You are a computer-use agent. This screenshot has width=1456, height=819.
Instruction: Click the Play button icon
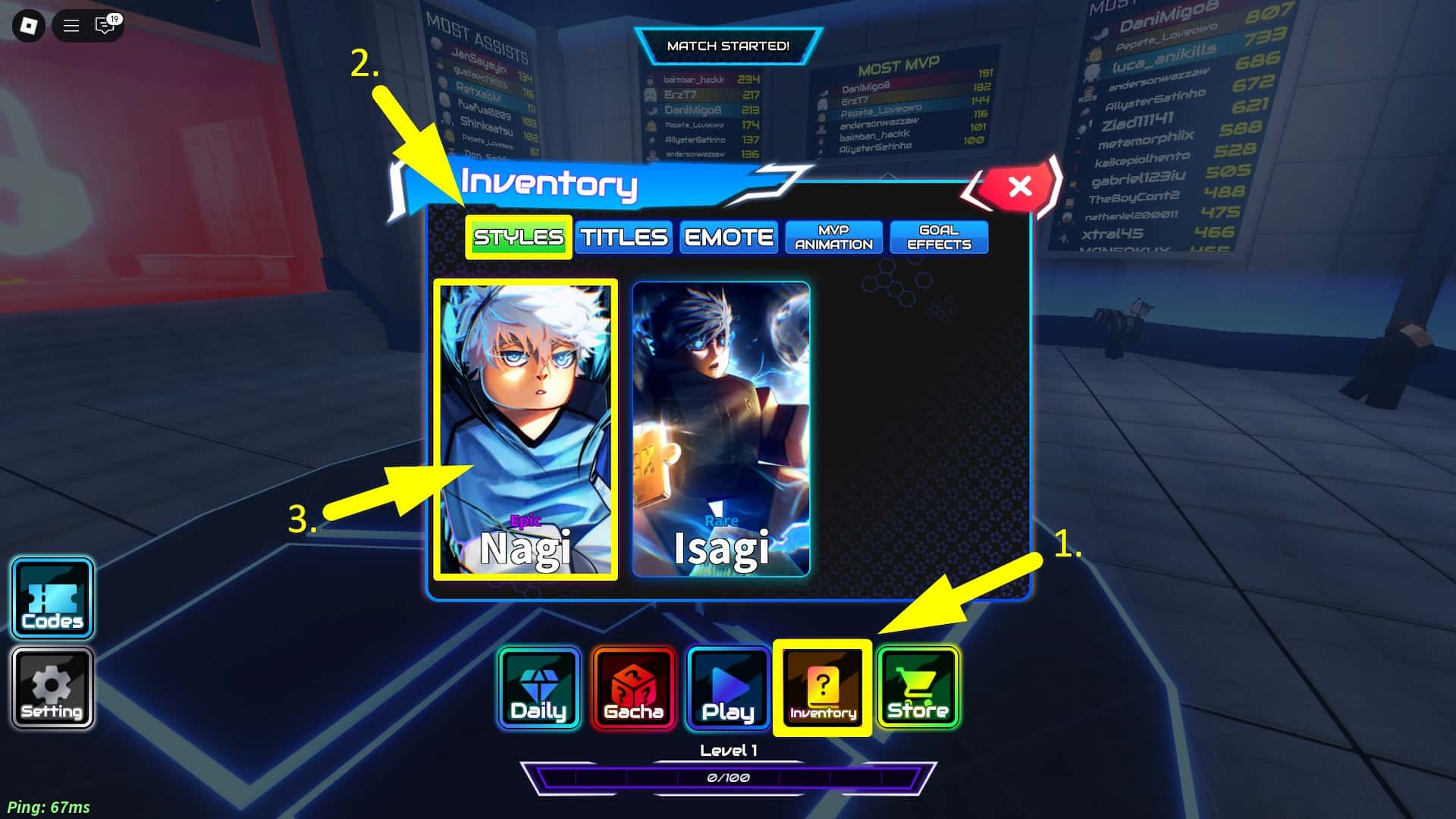tap(727, 686)
